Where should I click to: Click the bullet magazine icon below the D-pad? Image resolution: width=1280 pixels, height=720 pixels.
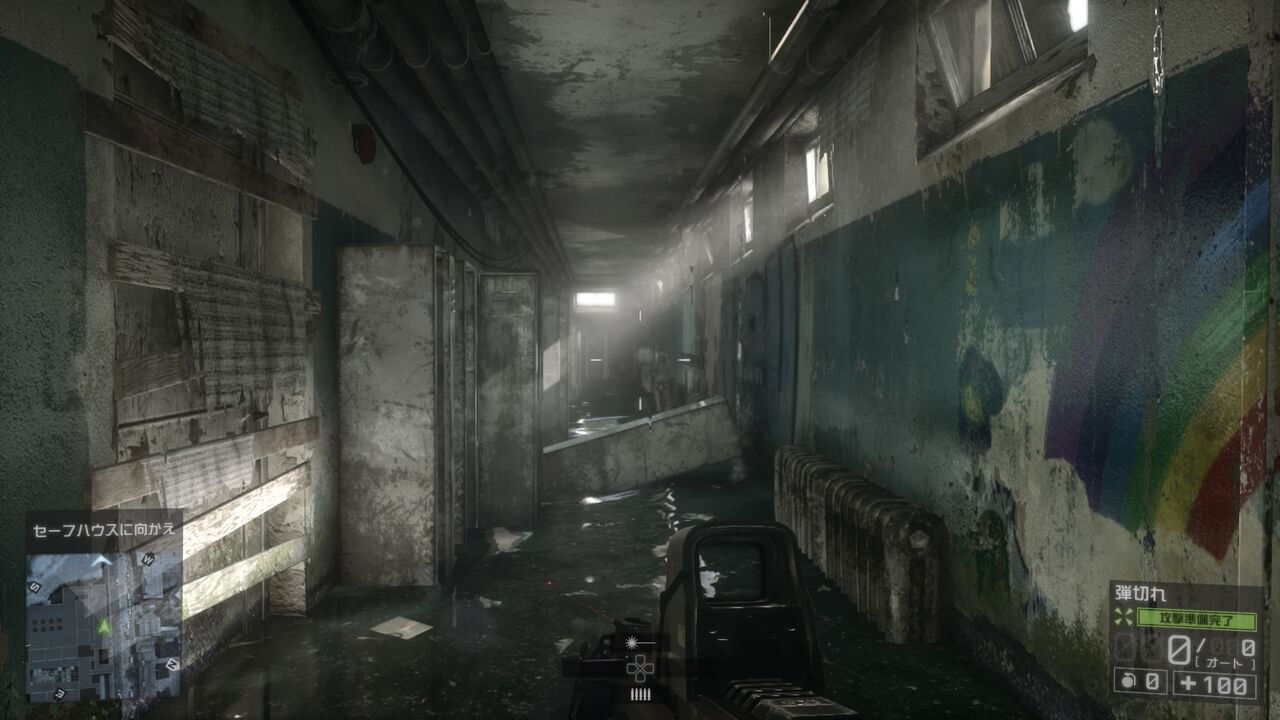point(641,693)
